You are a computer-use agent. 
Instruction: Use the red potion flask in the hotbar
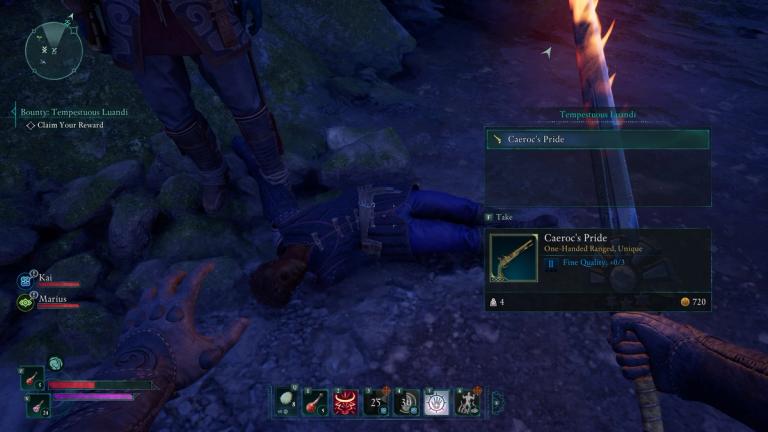[317, 401]
